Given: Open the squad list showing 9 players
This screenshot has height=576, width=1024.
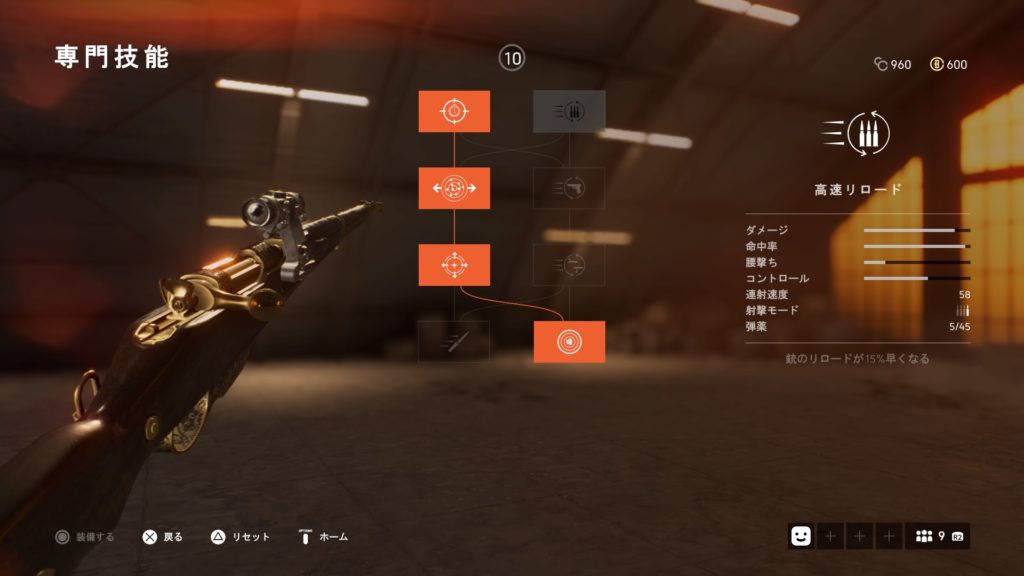Looking at the screenshot, I should pyautogui.click(x=937, y=537).
